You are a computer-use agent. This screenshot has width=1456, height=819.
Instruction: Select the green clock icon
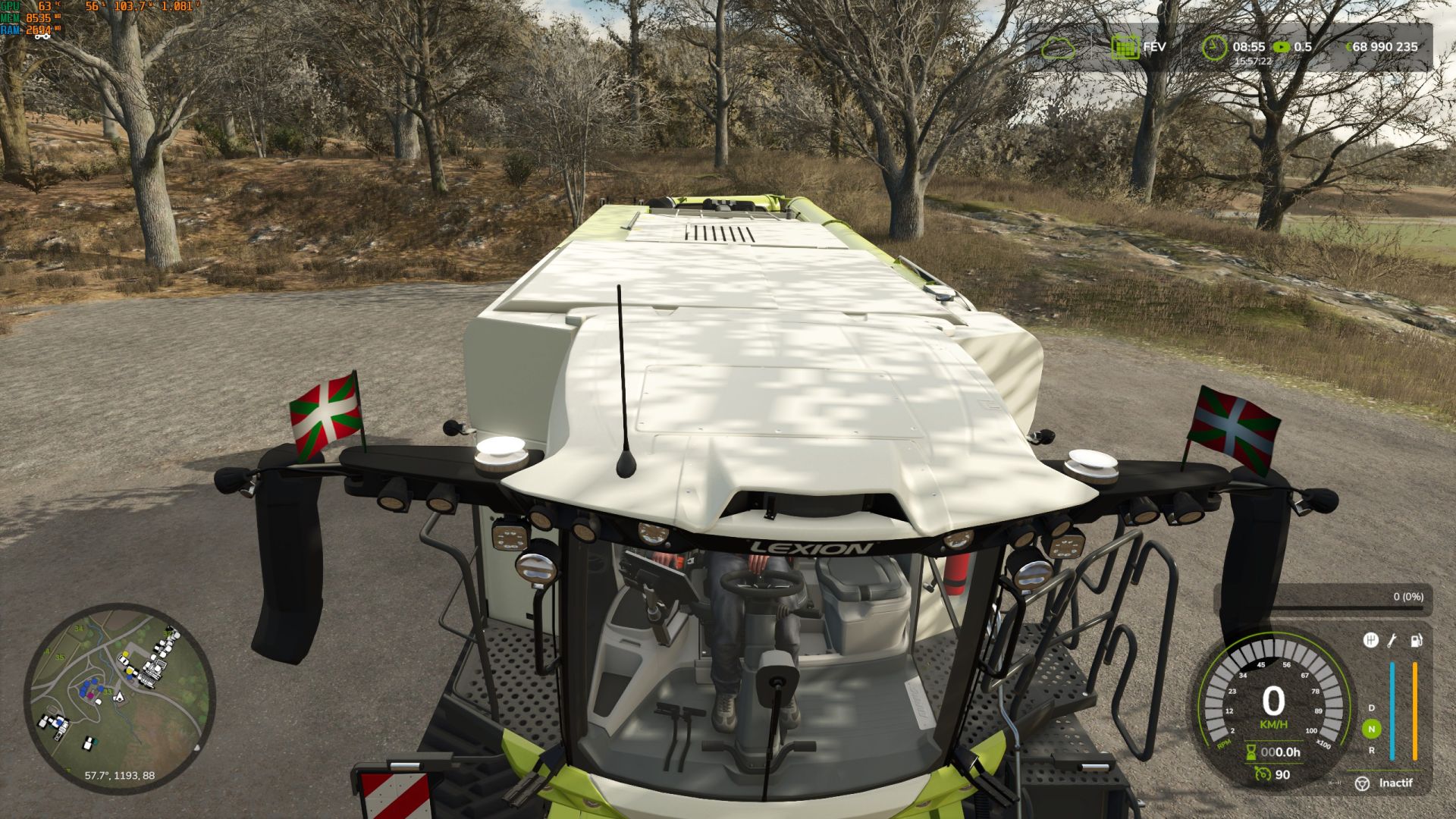tap(1214, 47)
